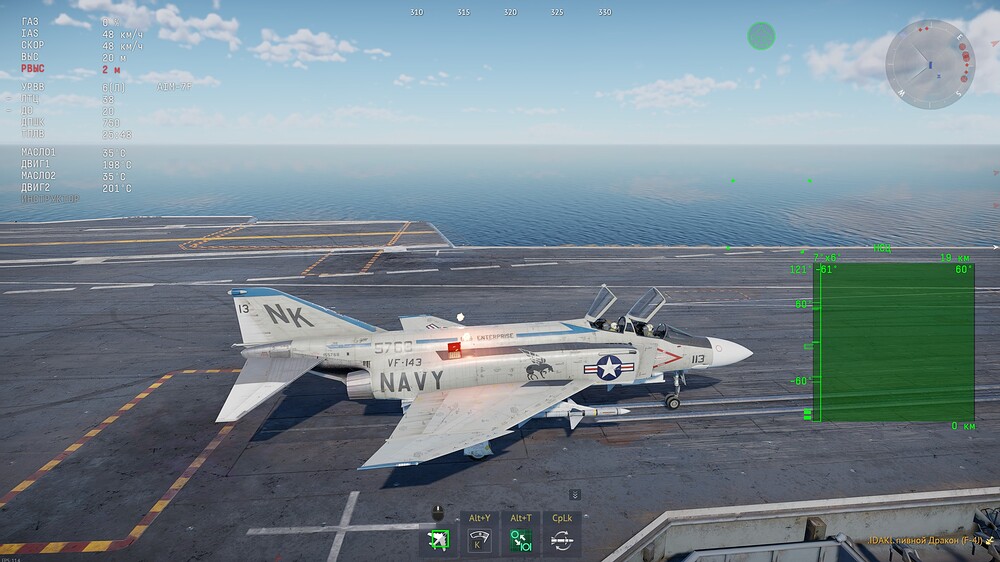Toggle the green Alt+T radar target switch
Image resolution: width=1000 pixels, height=562 pixels.
(x=520, y=541)
